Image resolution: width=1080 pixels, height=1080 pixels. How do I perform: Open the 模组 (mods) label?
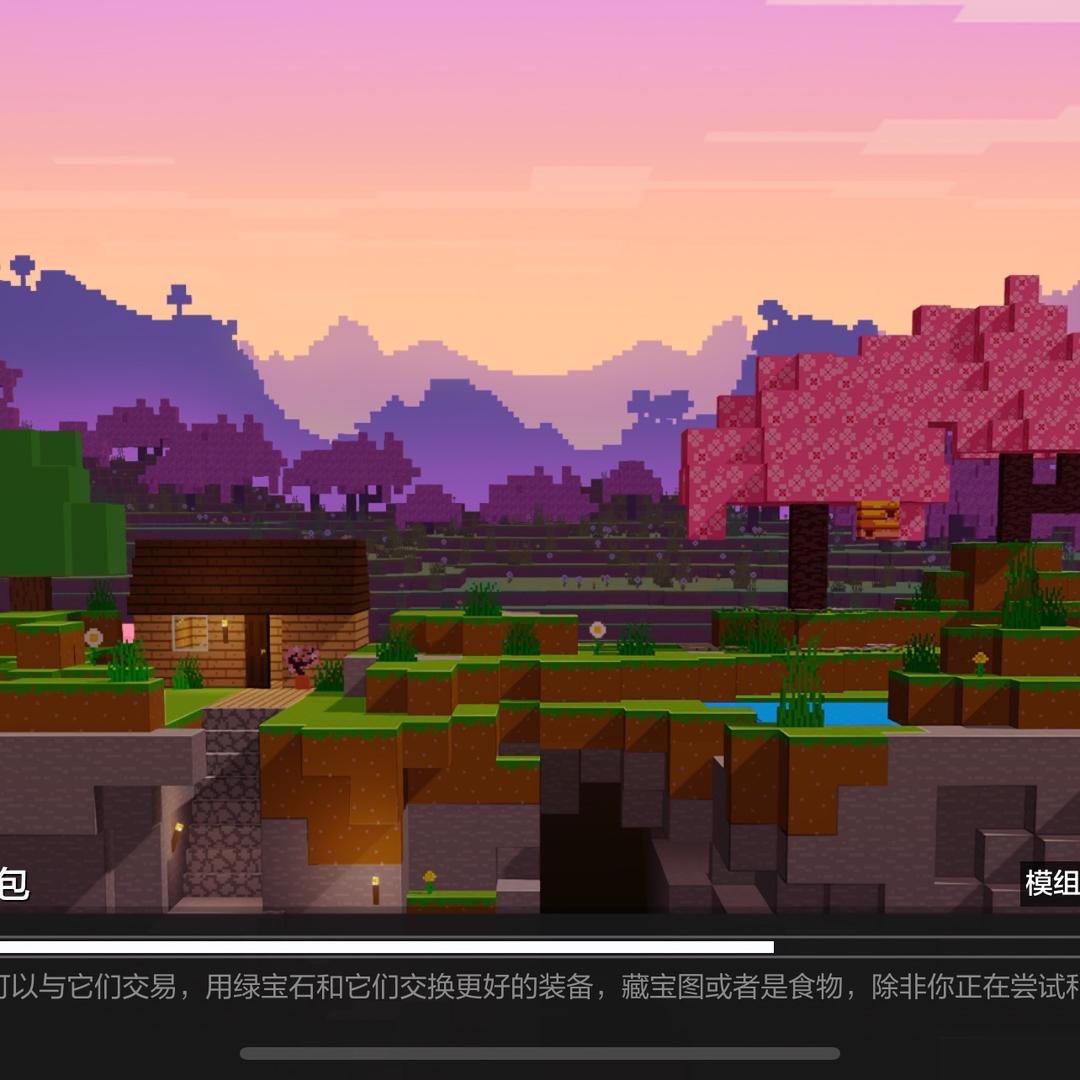click(1052, 883)
